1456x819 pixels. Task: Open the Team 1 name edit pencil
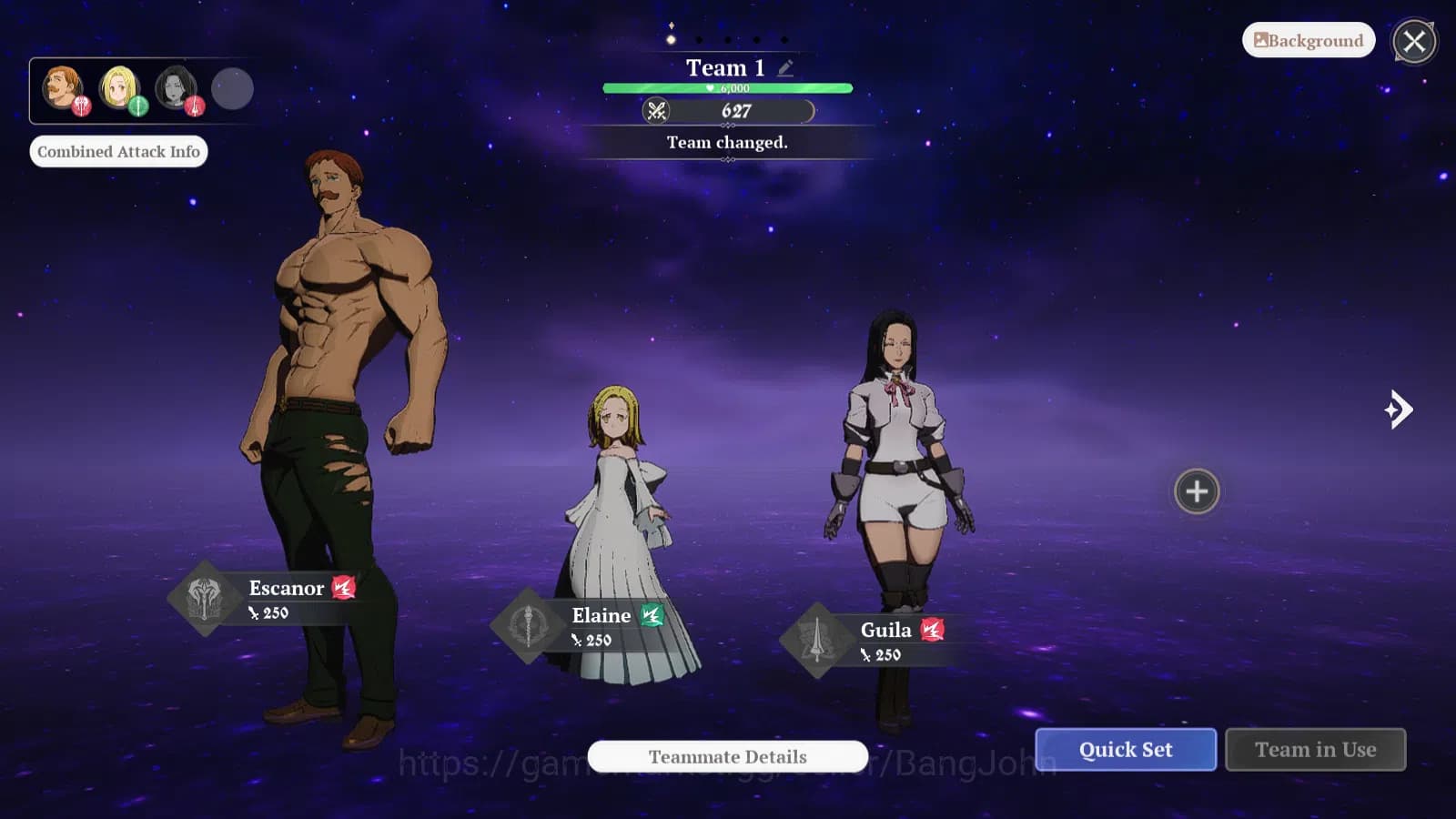tap(784, 66)
